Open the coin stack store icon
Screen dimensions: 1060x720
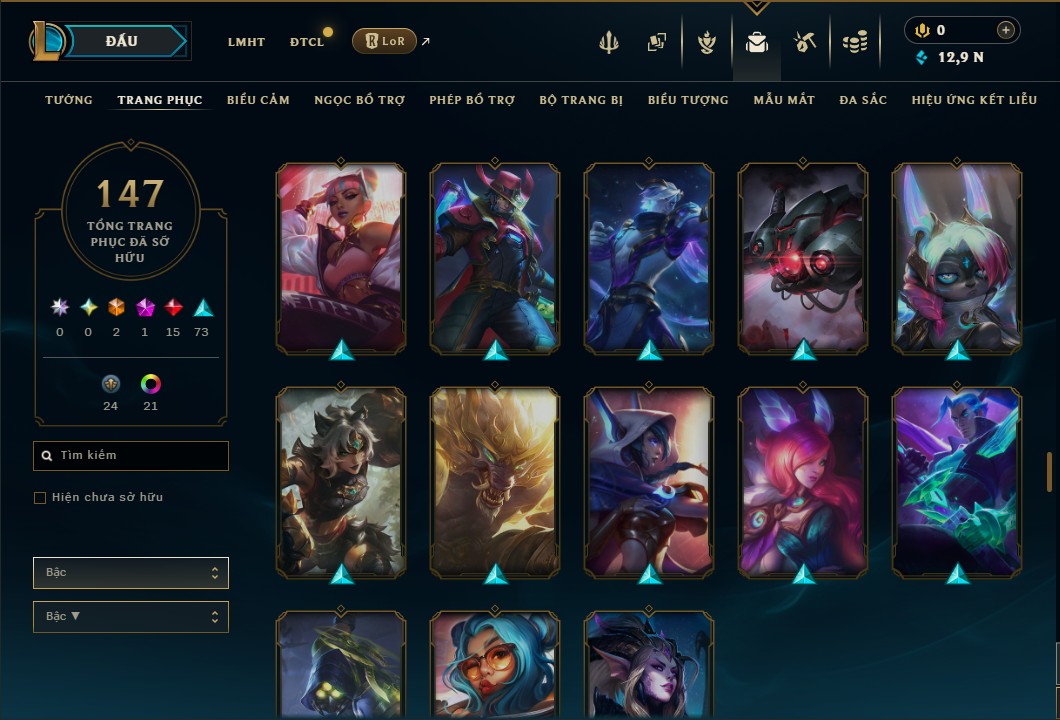[854, 42]
